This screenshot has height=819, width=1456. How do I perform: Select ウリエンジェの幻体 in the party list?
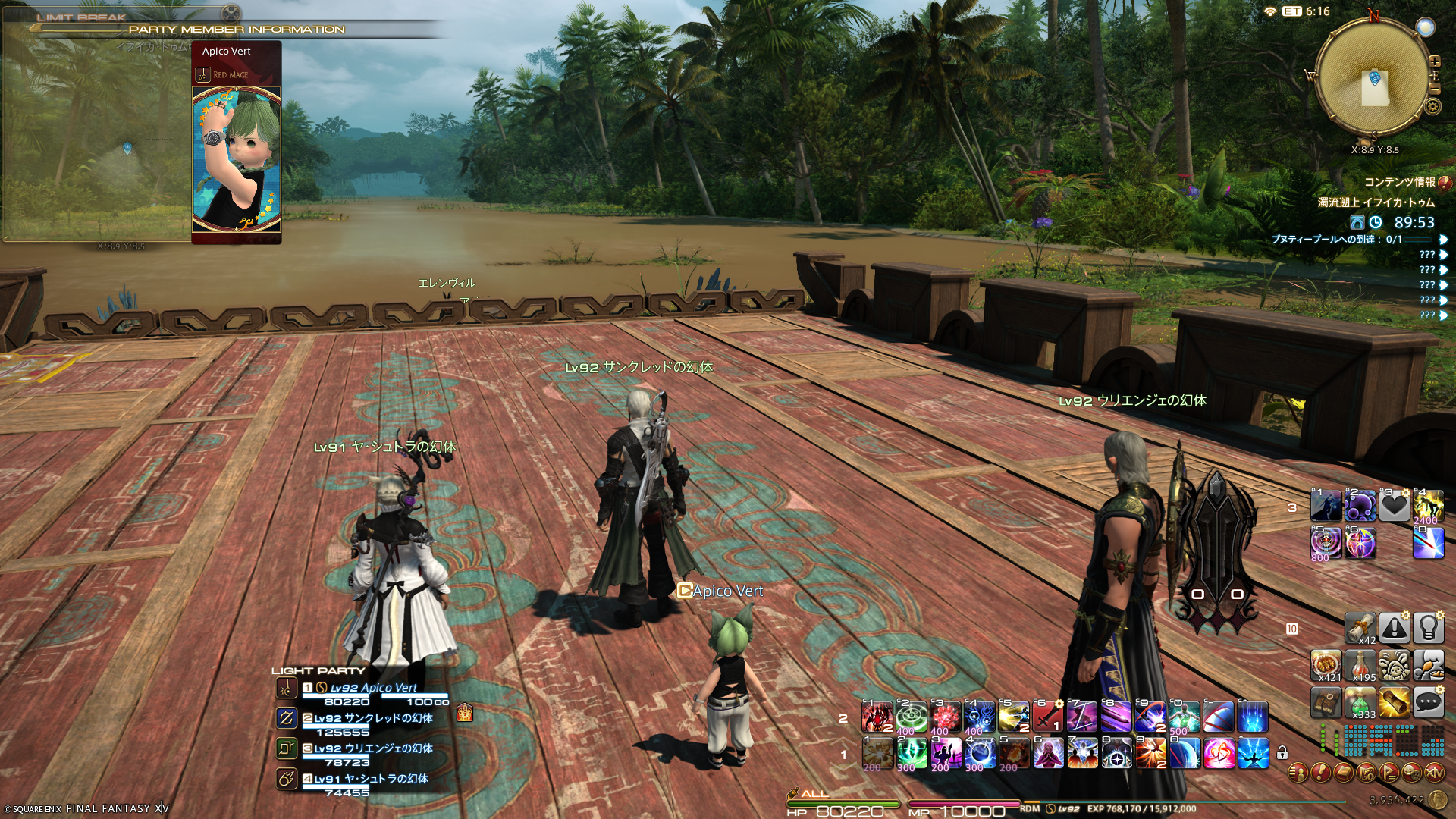373,748
